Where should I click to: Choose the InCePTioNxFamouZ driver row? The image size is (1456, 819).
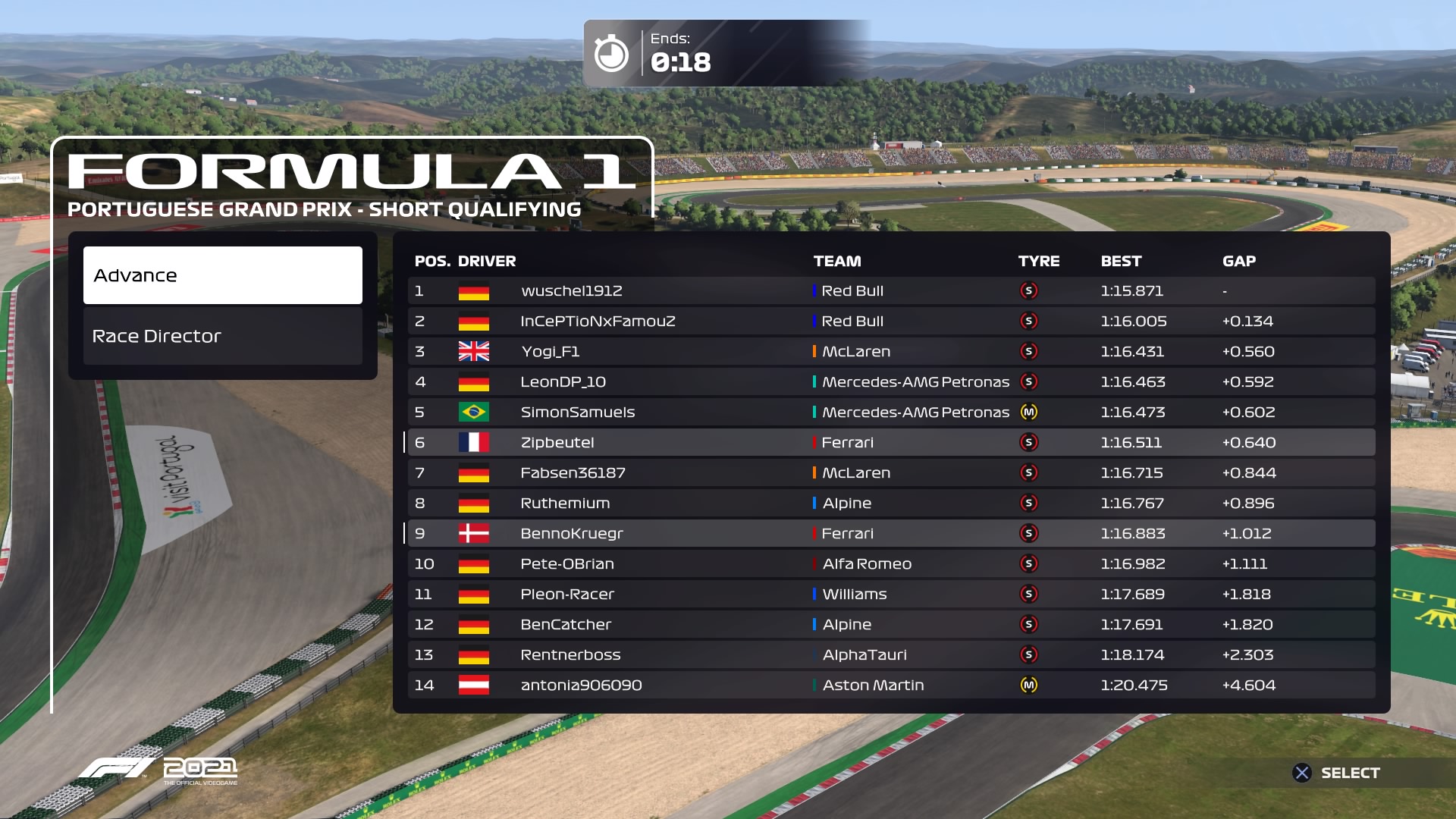[890, 322]
